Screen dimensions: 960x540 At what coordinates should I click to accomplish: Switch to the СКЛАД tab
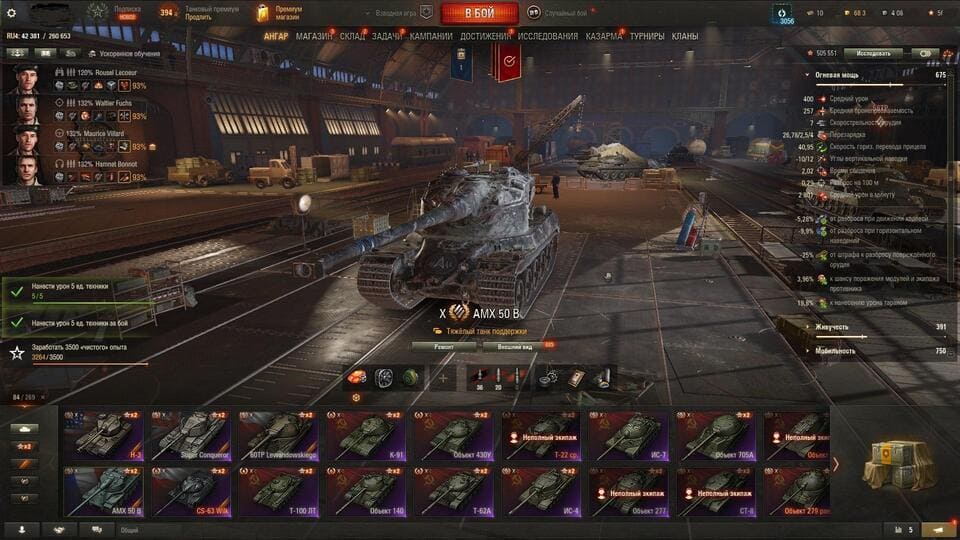point(352,36)
